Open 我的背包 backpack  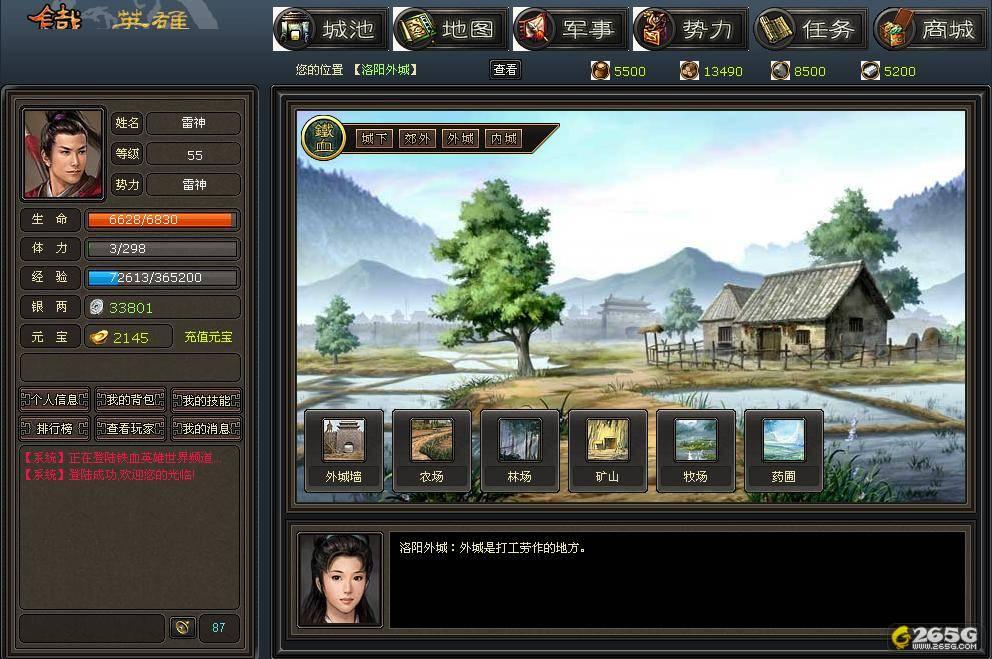tap(130, 401)
